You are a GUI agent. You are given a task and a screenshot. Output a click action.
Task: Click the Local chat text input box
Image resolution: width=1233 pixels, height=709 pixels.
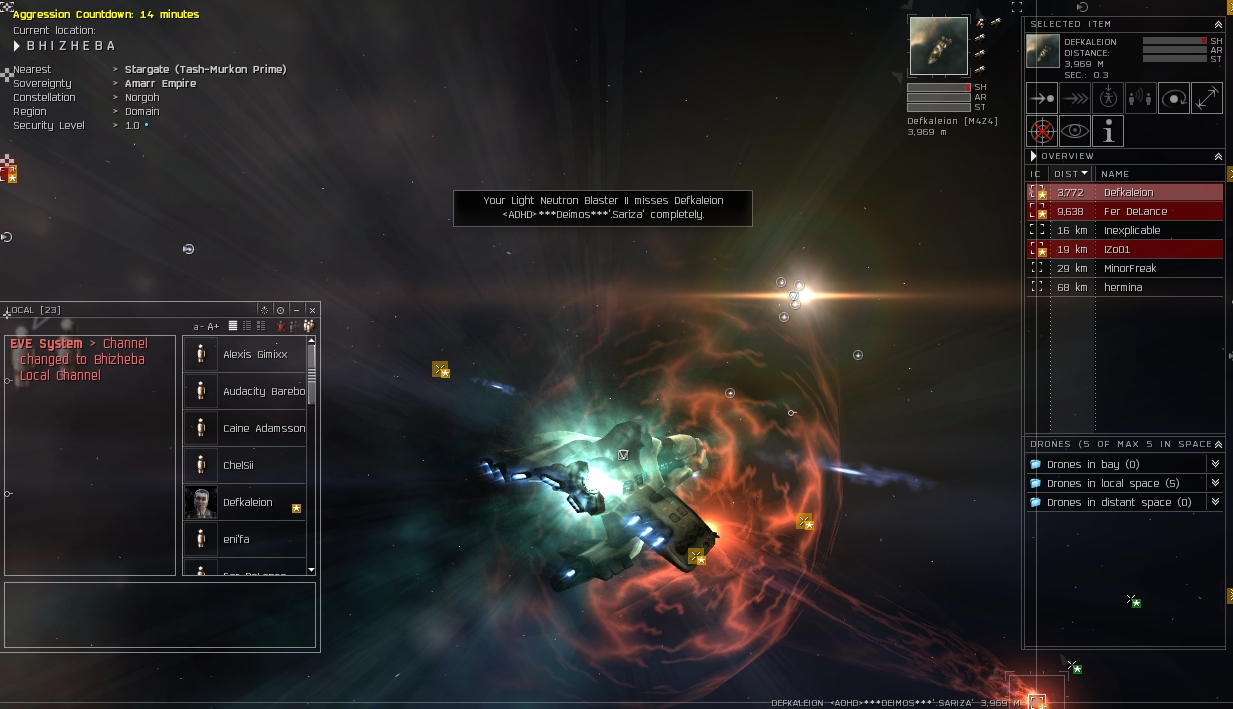point(160,614)
